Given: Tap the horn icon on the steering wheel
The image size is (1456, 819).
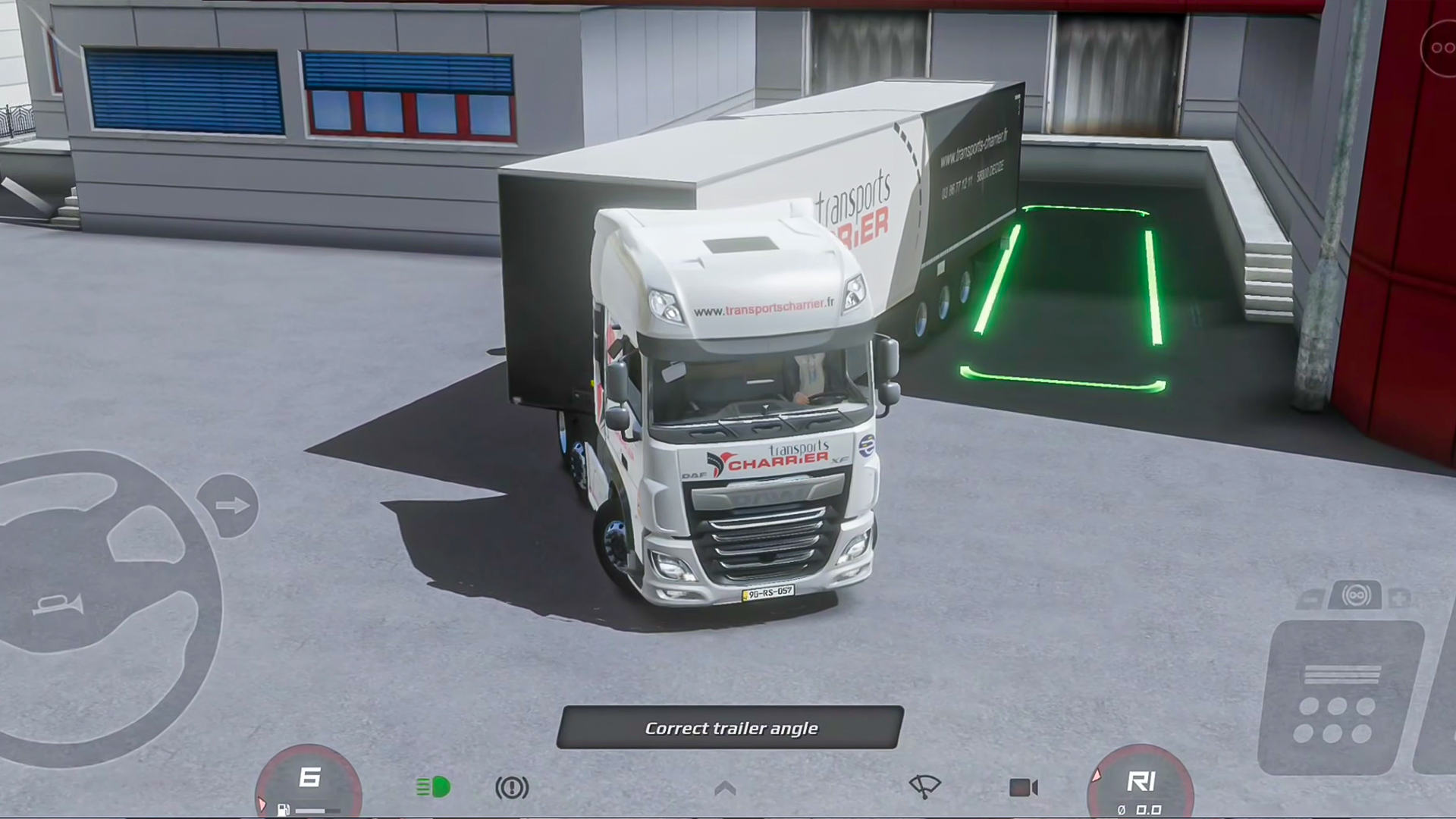Looking at the screenshot, I should tap(58, 605).
